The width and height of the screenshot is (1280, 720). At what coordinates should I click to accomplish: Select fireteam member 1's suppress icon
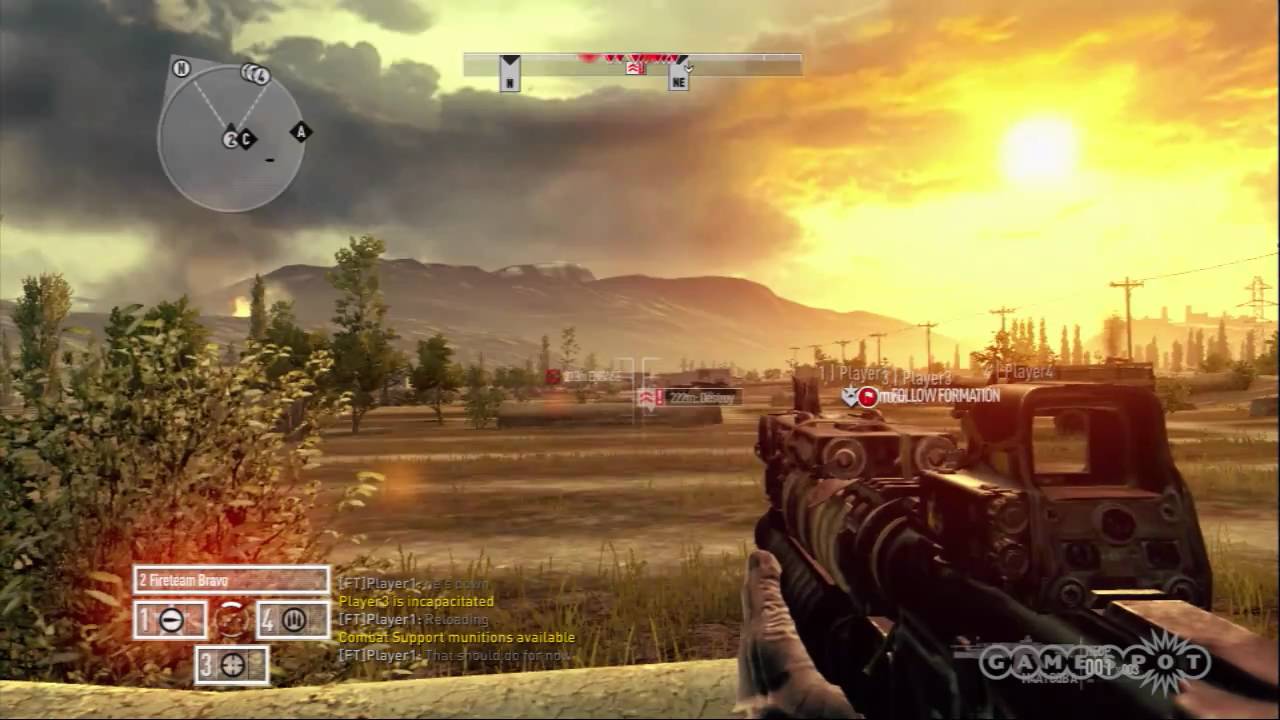(171, 618)
